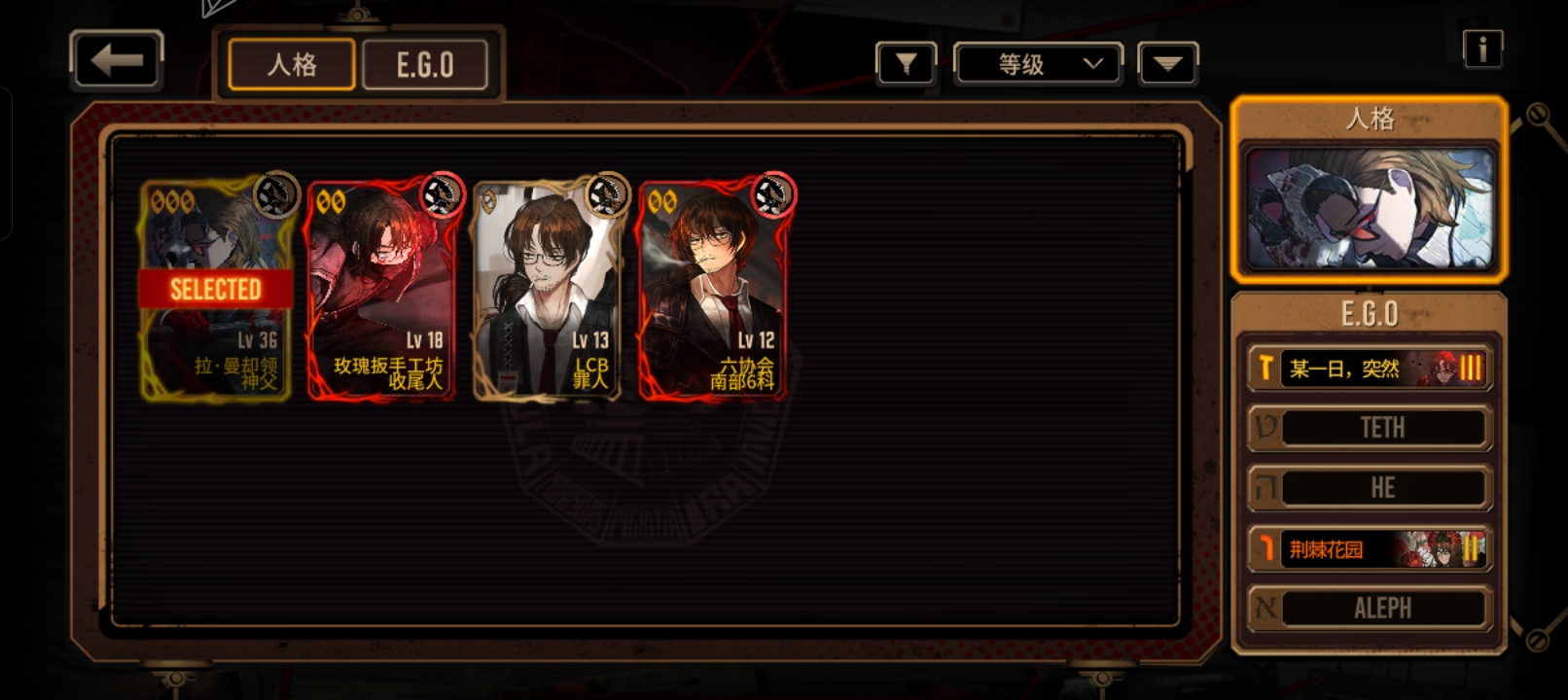Screen dimensions: 1568x700
Task: Choose the 玫瑰扳手工坊 收尾人 Lv 18 card
Action: (x=382, y=290)
